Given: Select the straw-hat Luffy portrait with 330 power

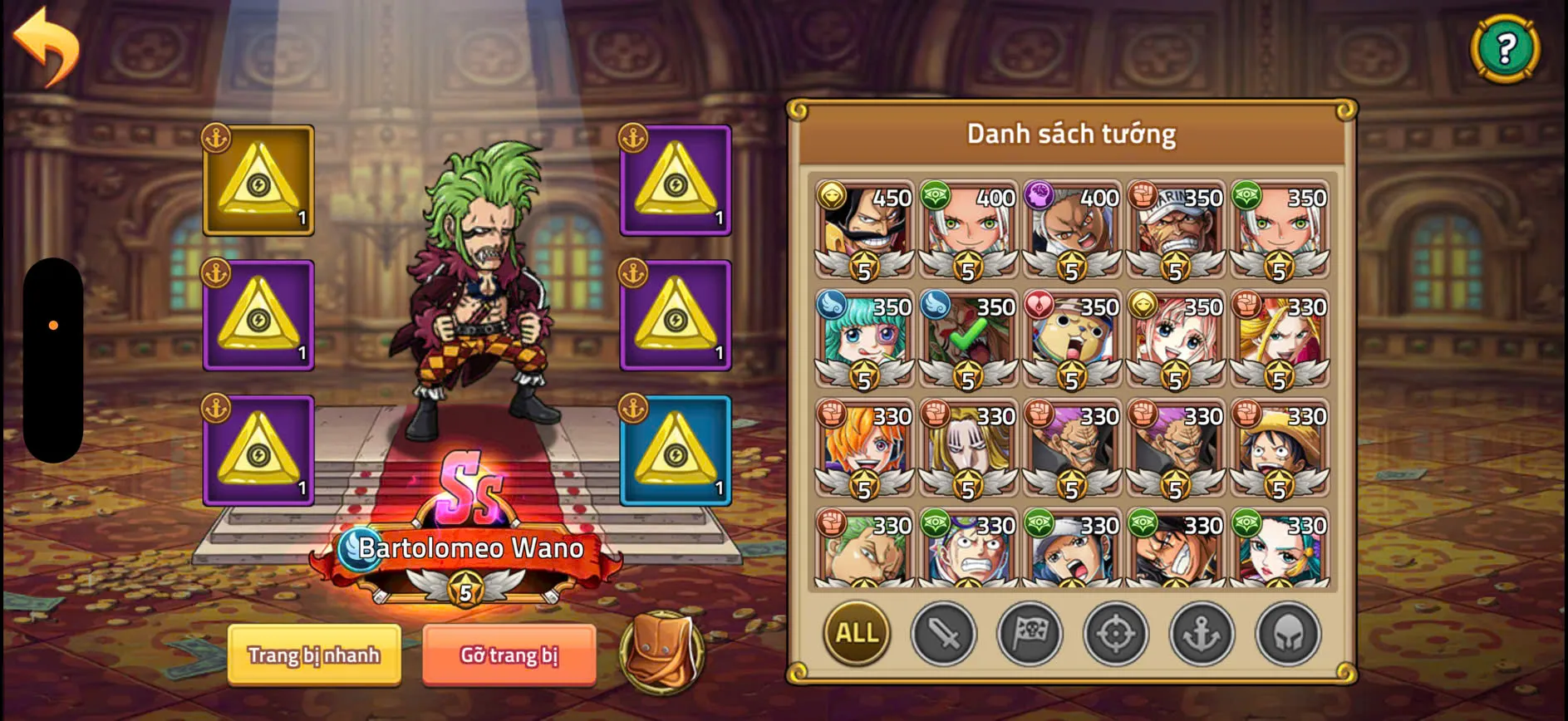Looking at the screenshot, I should click(x=1277, y=452).
